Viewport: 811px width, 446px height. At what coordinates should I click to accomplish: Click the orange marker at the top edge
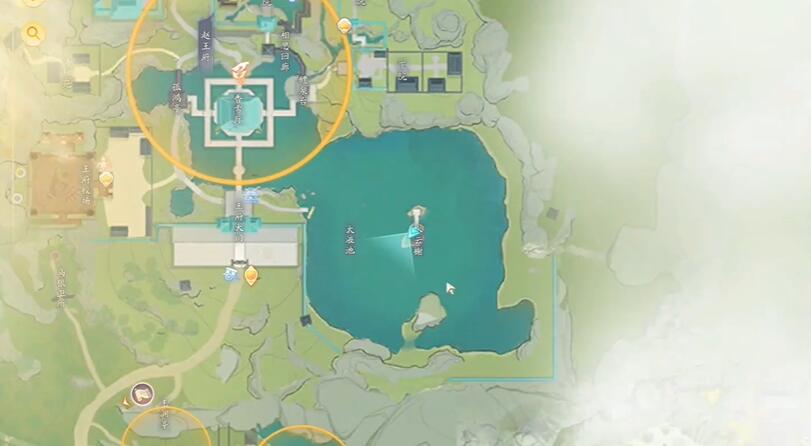point(346,25)
